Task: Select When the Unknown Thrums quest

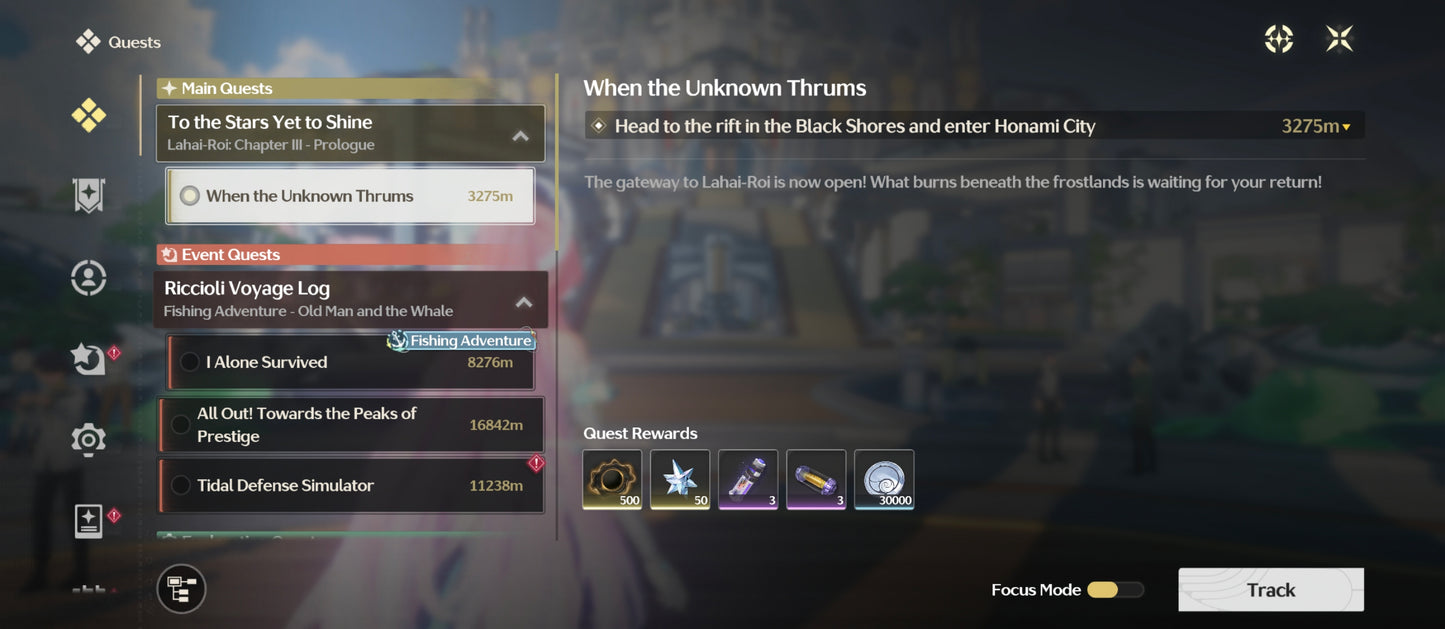Action: point(350,196)
